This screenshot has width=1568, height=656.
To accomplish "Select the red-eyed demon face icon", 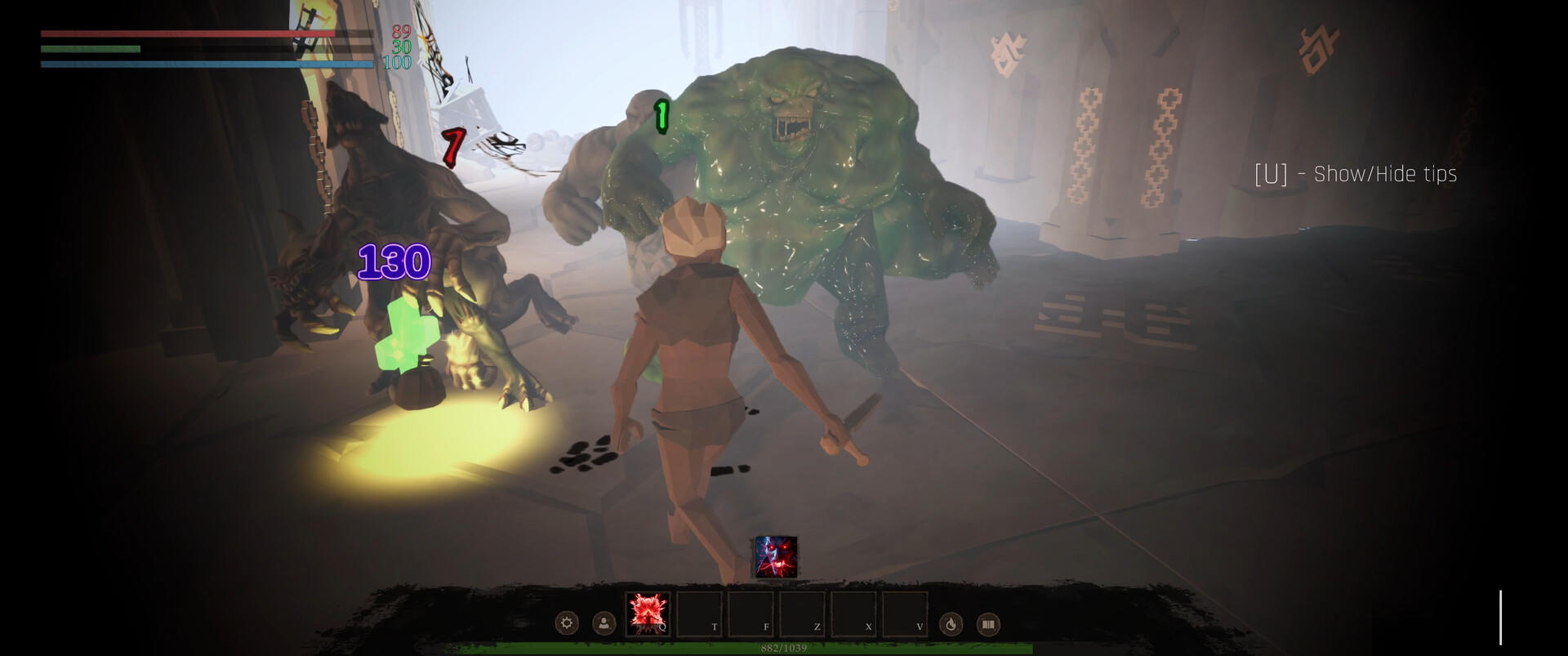I will pyautogui.click(x=774, y=557).
